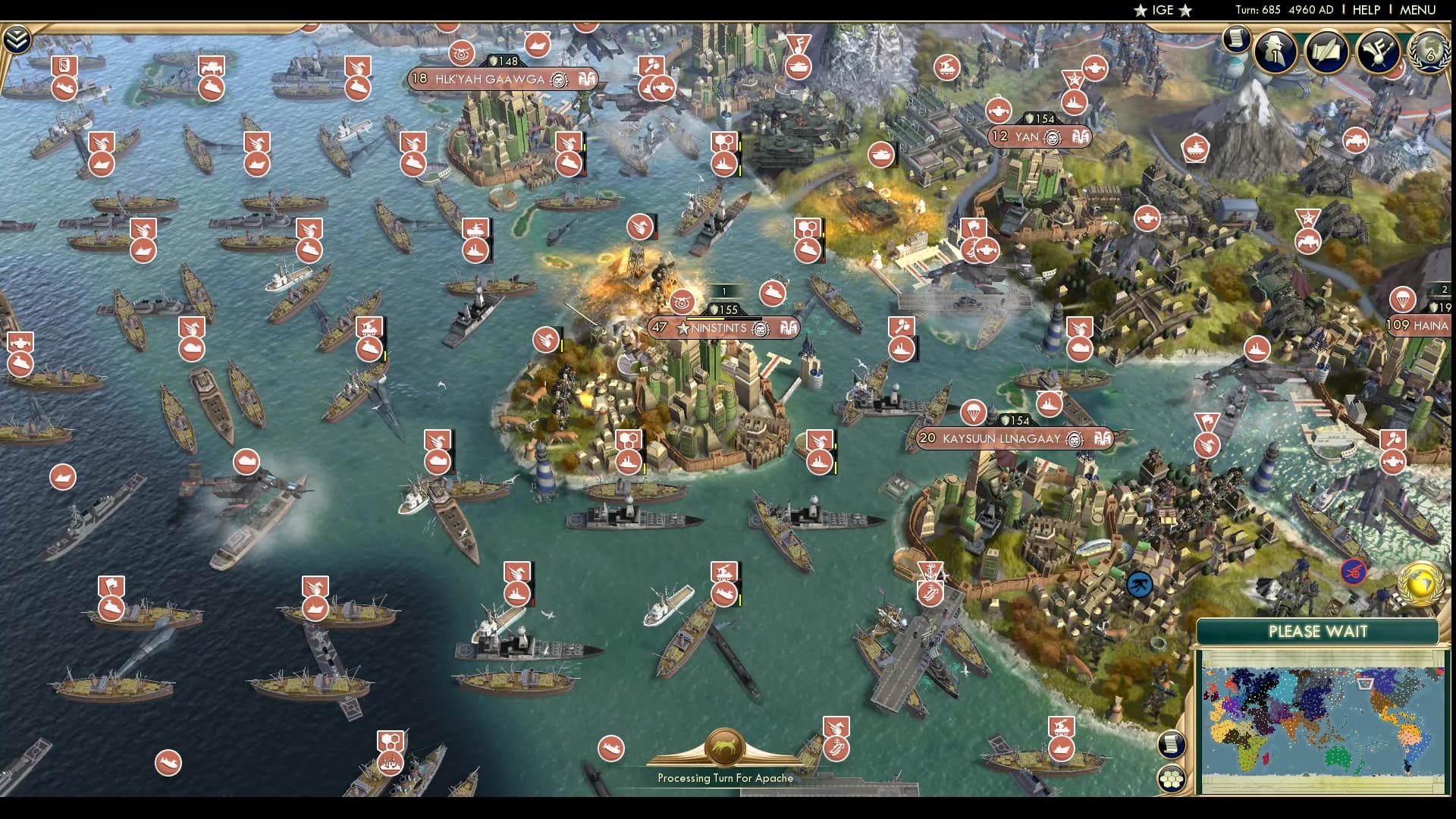Select the blue machine gun unit icon

tap(1140, 583)
